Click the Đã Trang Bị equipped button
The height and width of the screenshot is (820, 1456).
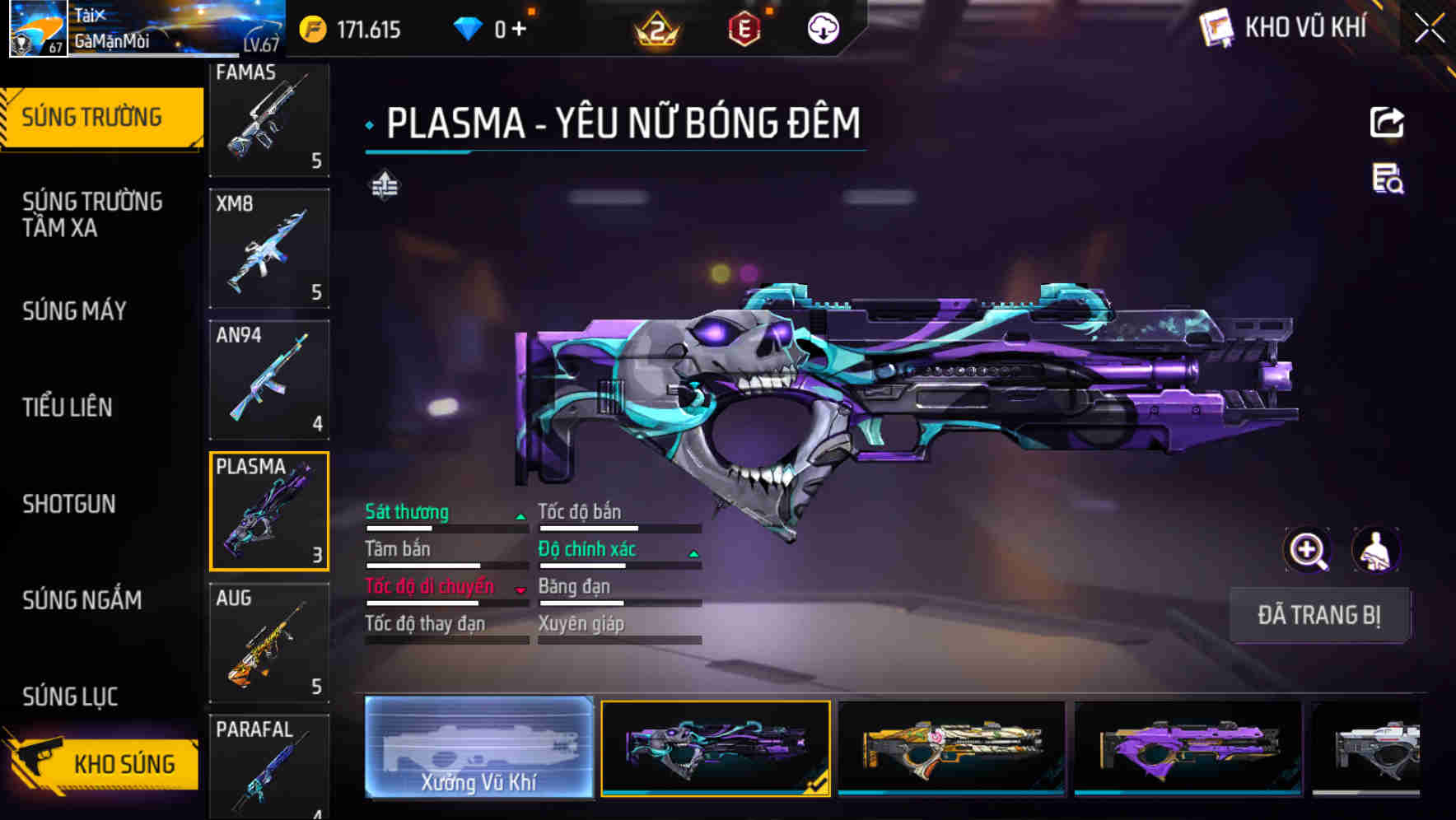(x=1318, y=615)
